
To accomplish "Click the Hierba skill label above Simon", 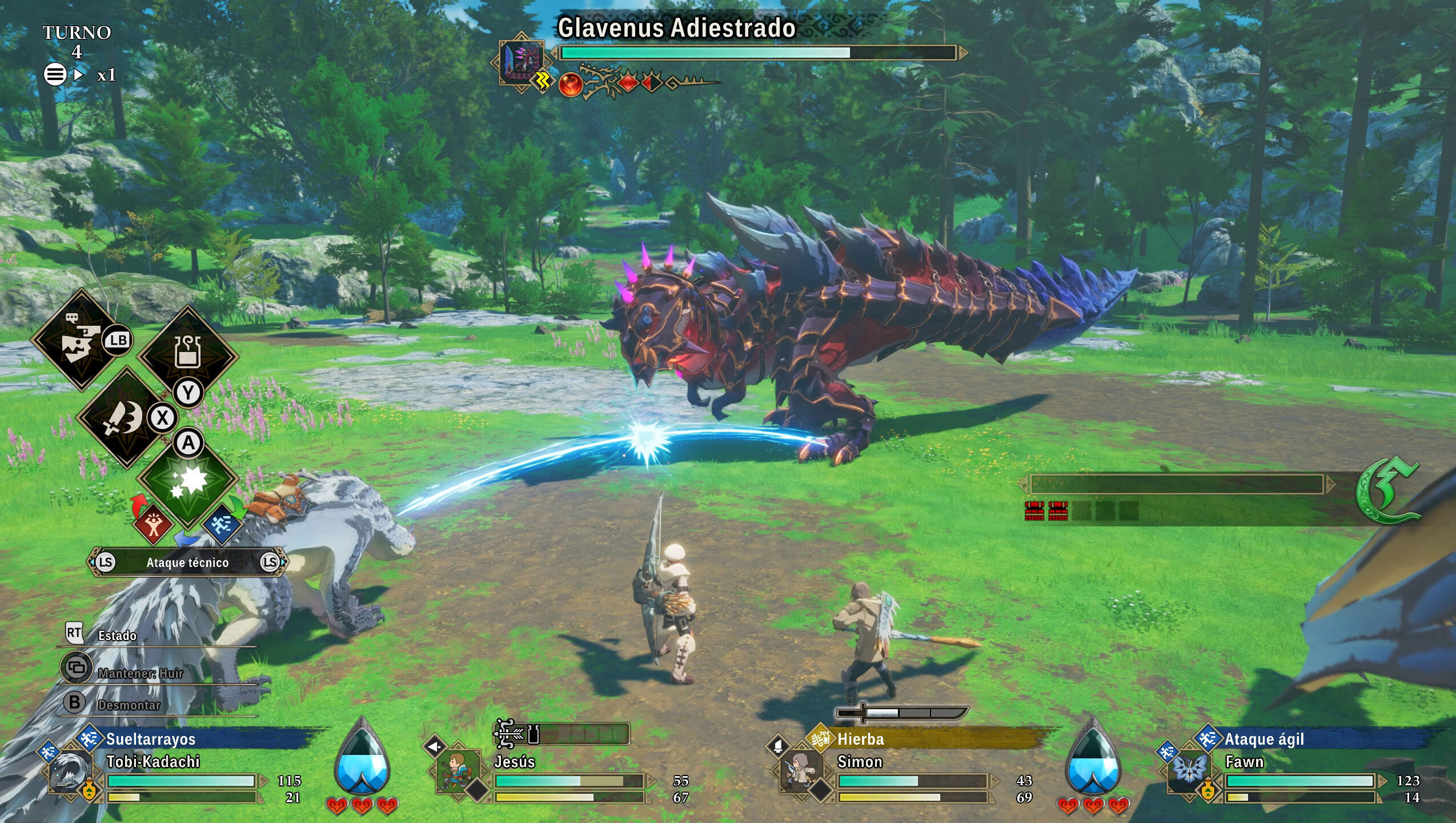I will tap(860, 739).
